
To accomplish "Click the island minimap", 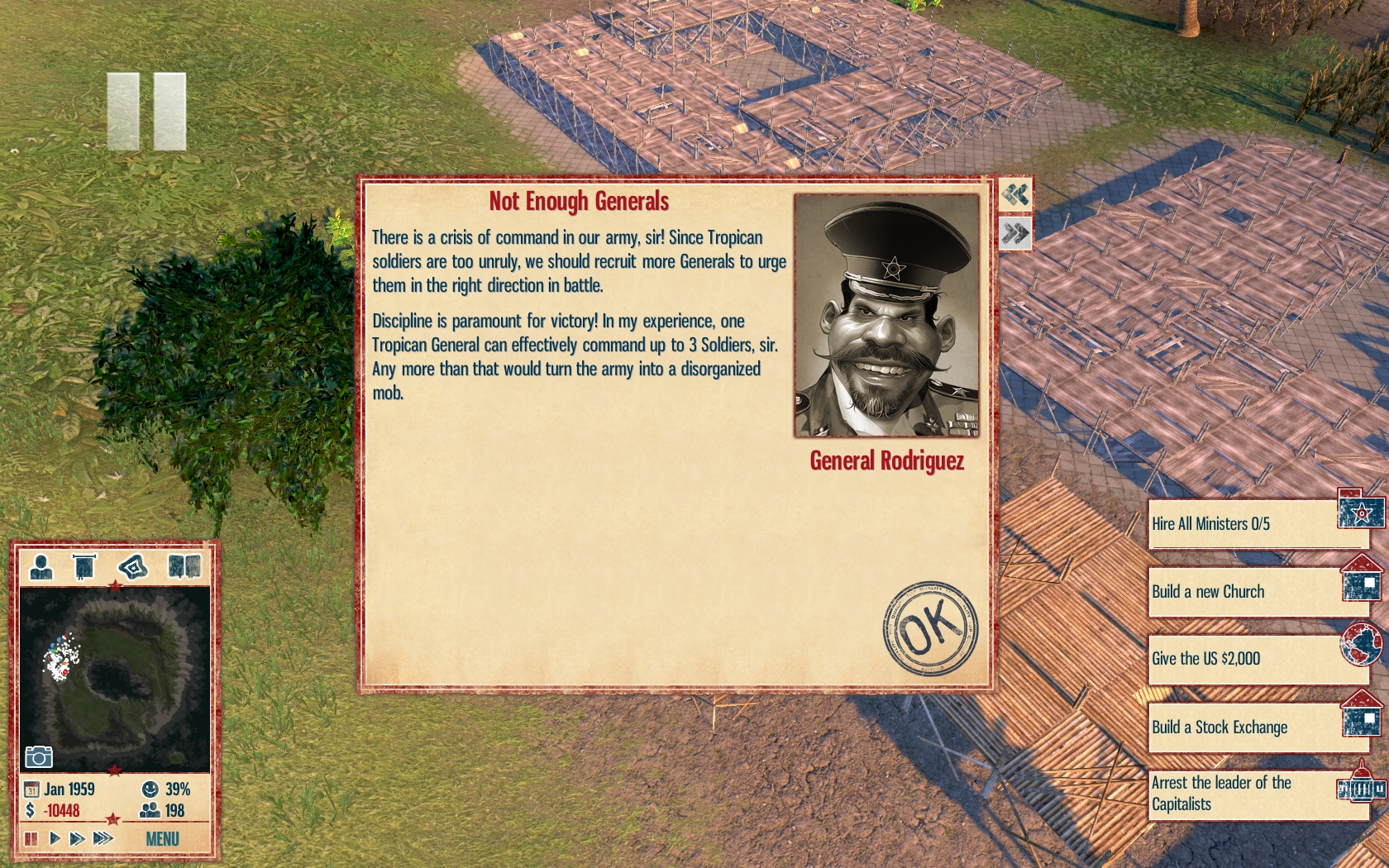I will [115, 678].
